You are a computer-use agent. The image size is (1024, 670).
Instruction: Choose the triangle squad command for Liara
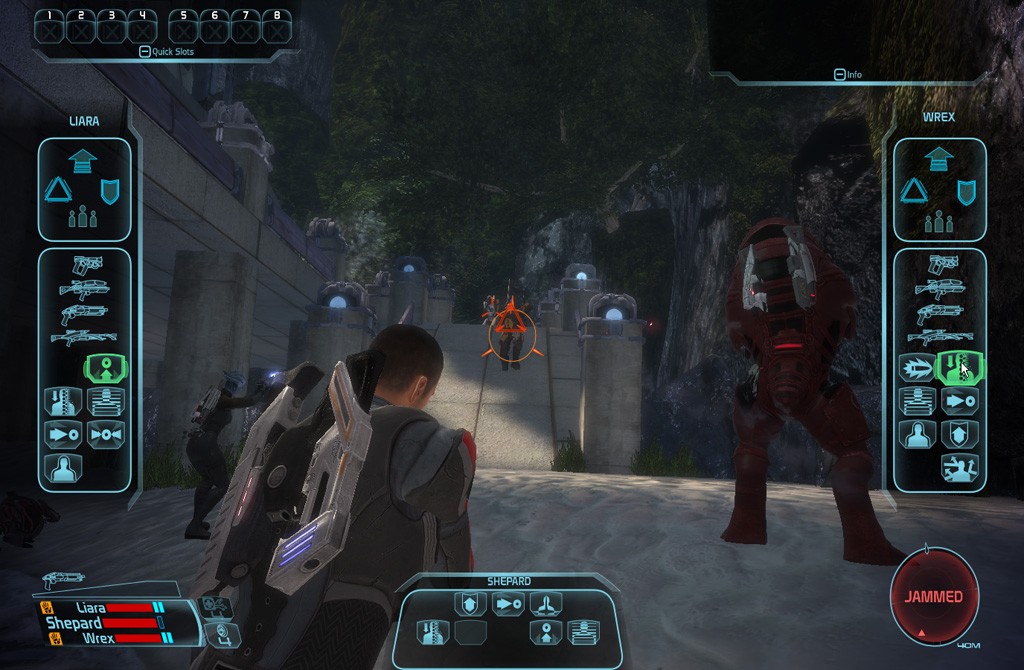59,192
